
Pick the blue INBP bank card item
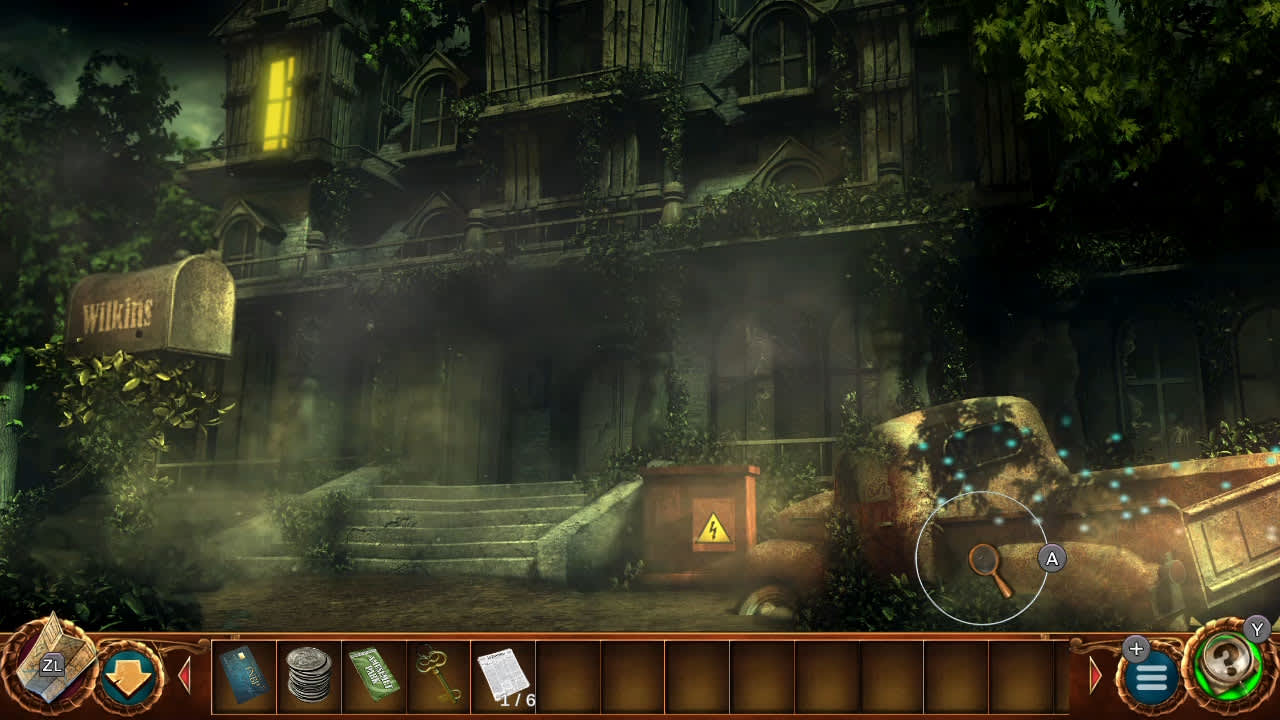[244, 672]
